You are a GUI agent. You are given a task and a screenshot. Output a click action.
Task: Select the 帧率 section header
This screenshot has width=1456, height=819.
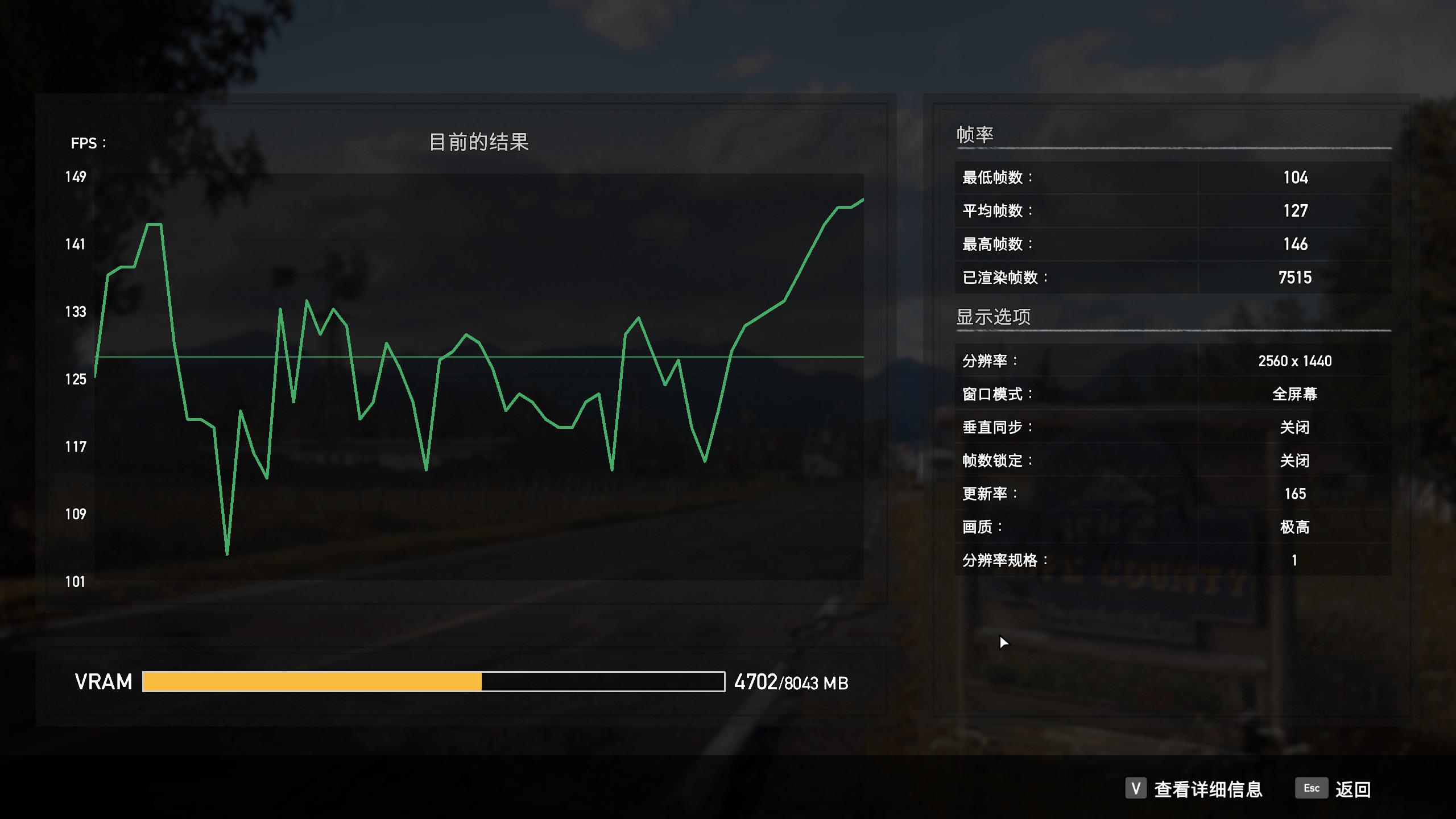tap(976, 134)
